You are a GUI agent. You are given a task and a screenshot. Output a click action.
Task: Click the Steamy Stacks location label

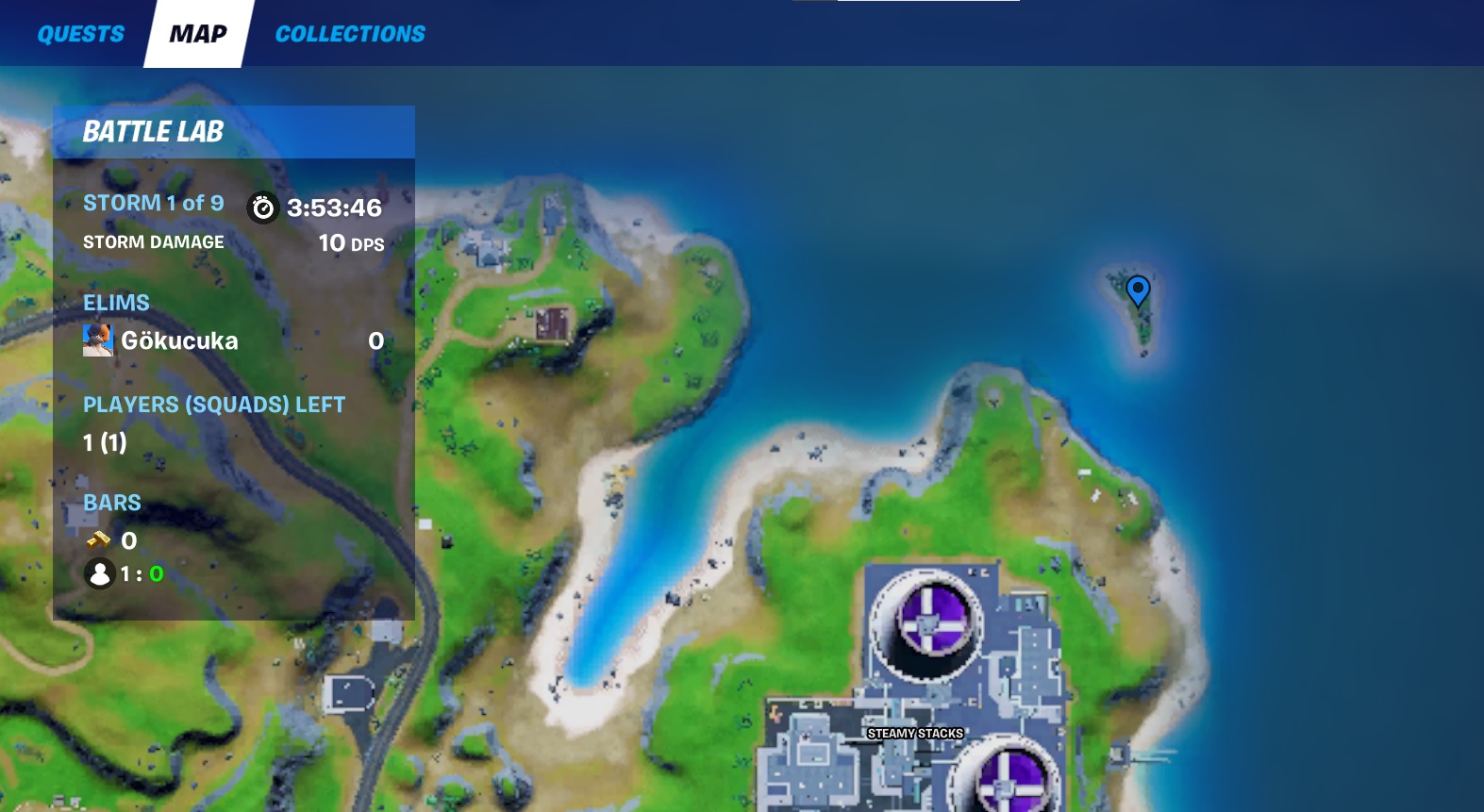(x=913, y=733)
